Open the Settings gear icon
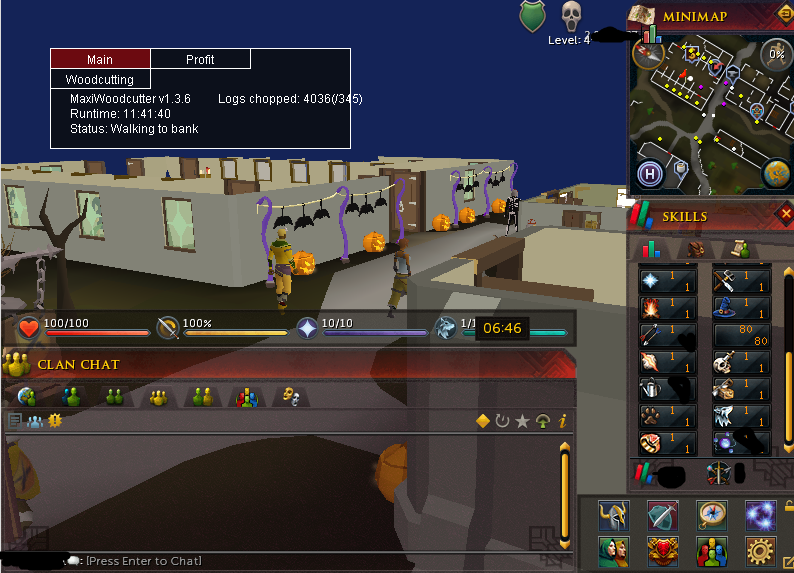This screenshot has width=794, height=573. 760,550
